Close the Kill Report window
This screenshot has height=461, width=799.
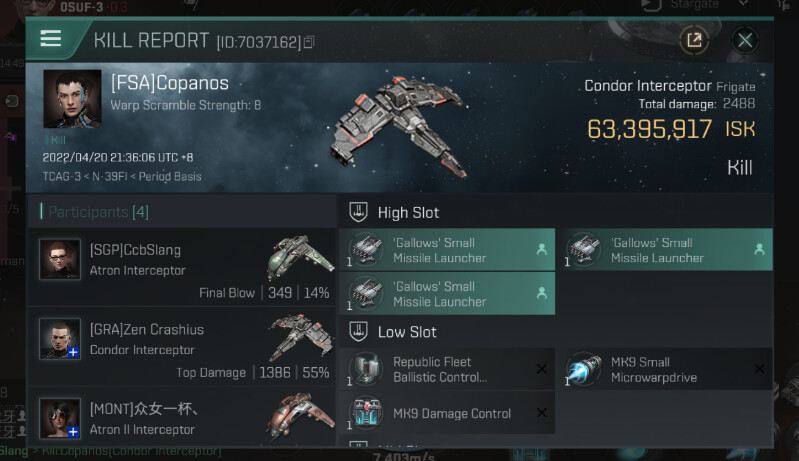point(744,40)
